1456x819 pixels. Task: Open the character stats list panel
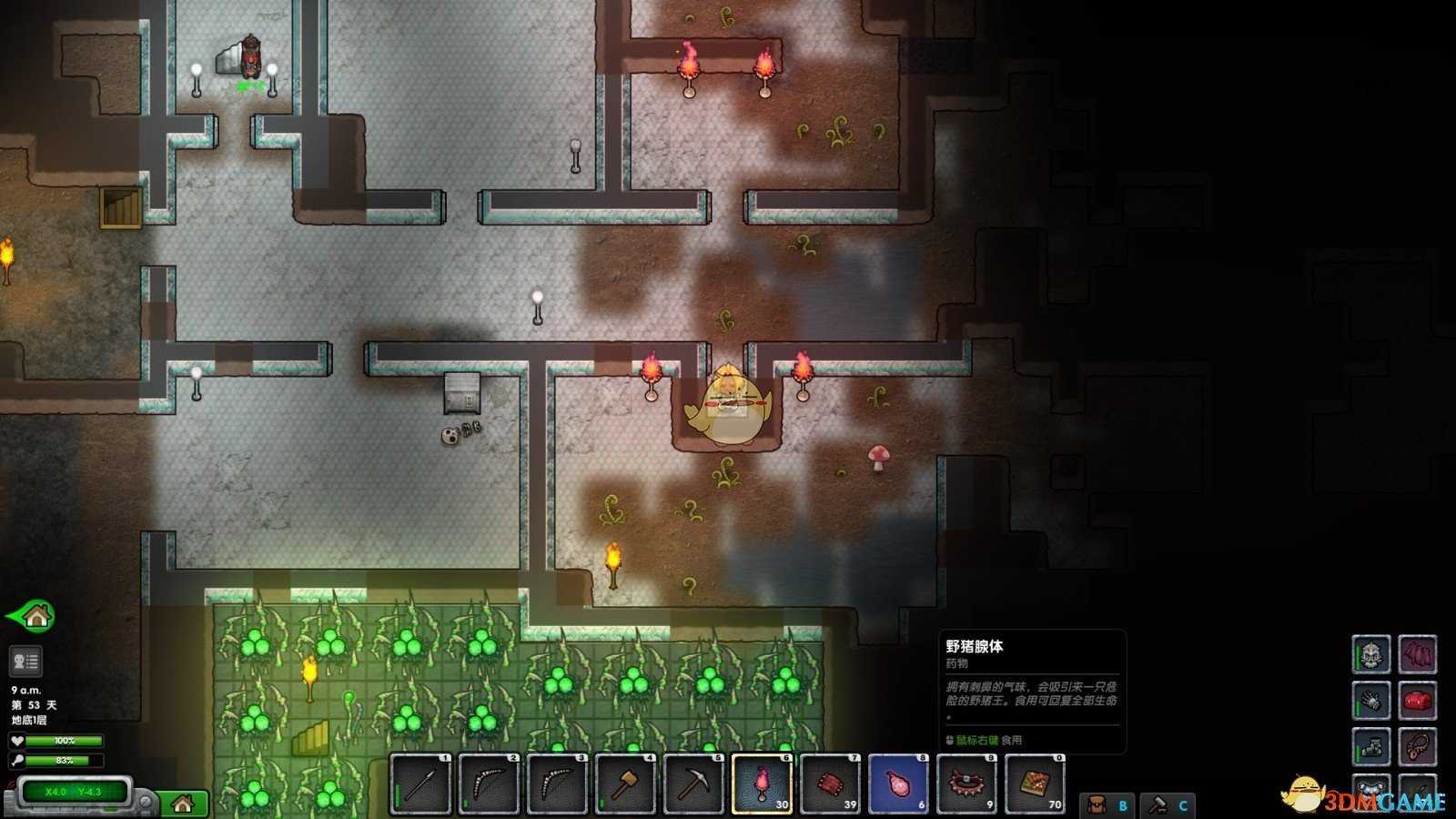tap(25, 662)
